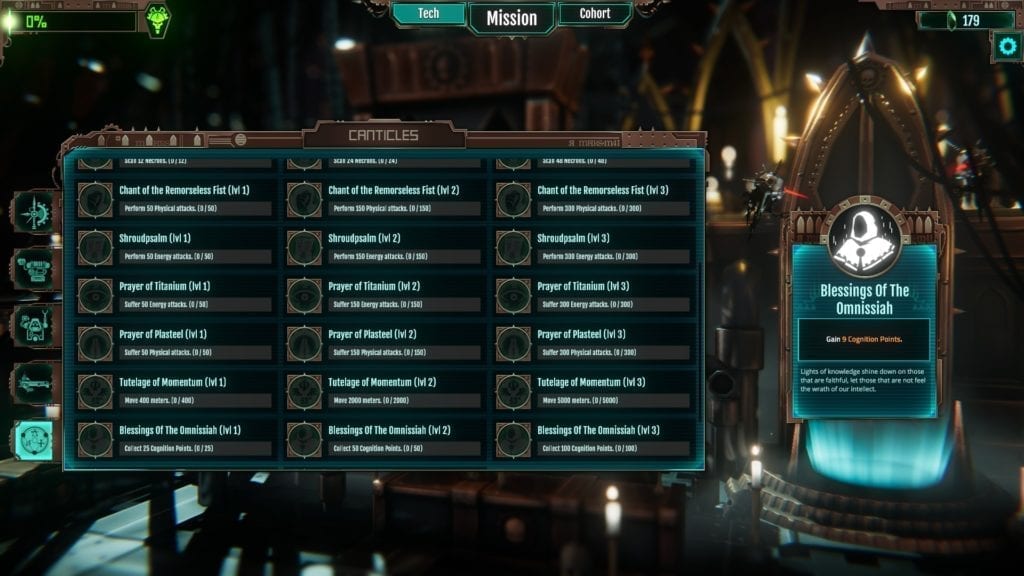The image size is (1024, 576).
Task: Select Blessings Of The Omnissiah (lvl 1)
Action: pos(174,439)
